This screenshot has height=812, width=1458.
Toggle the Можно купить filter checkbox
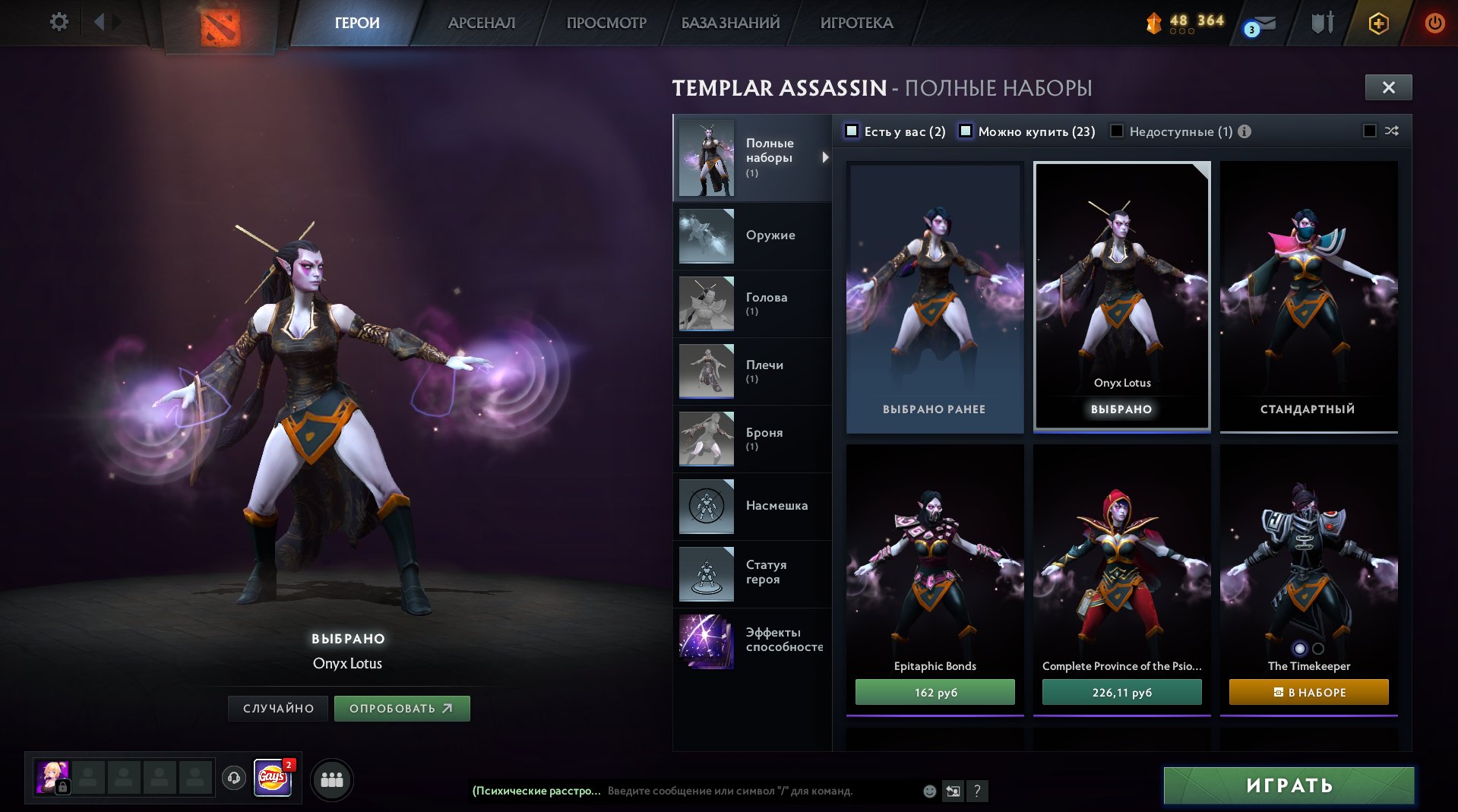pyautogui.click(x=966, y=131)
